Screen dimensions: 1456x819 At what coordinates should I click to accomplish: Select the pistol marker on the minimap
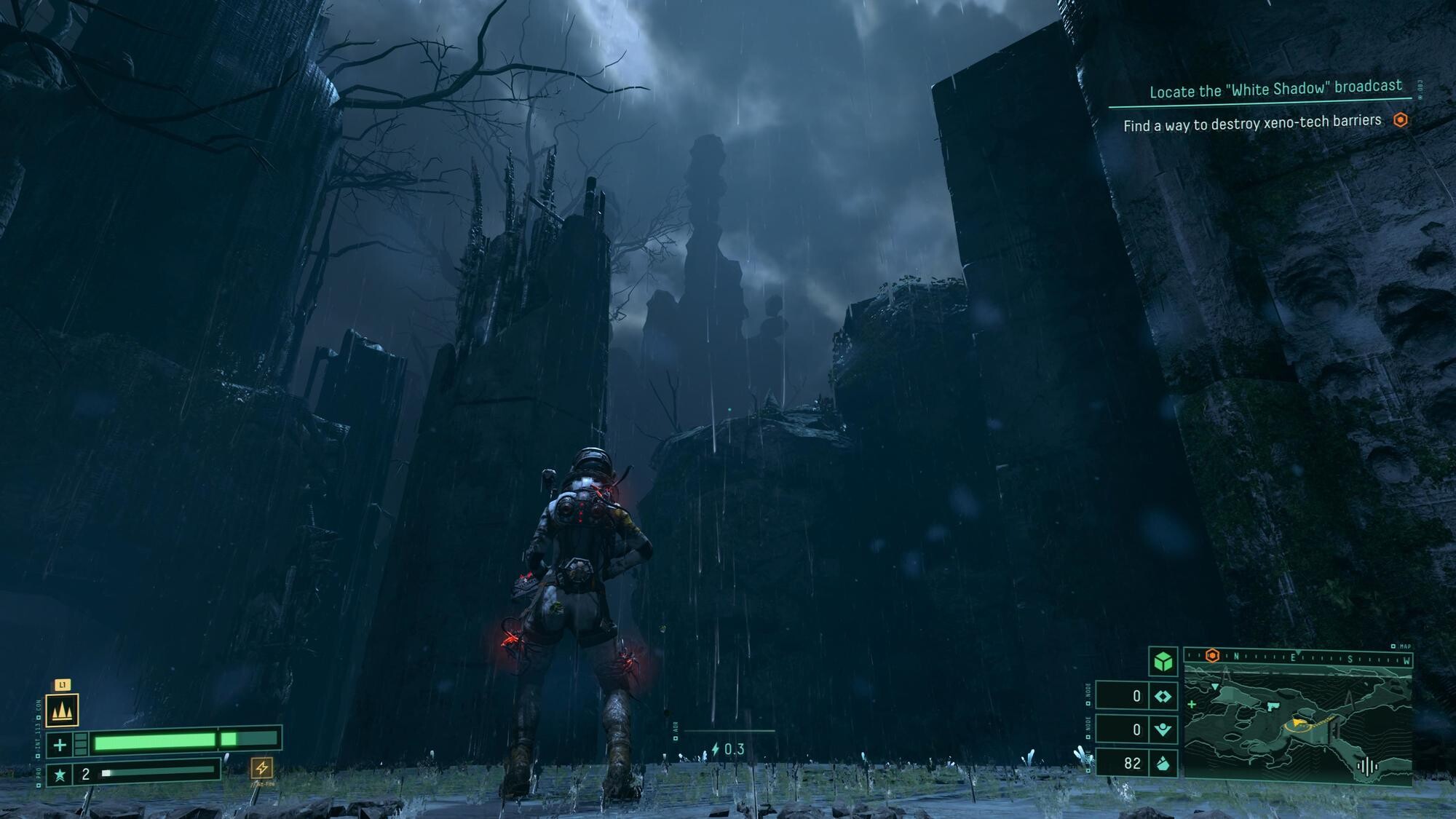pyautogui.click(x=1273, y=707)
